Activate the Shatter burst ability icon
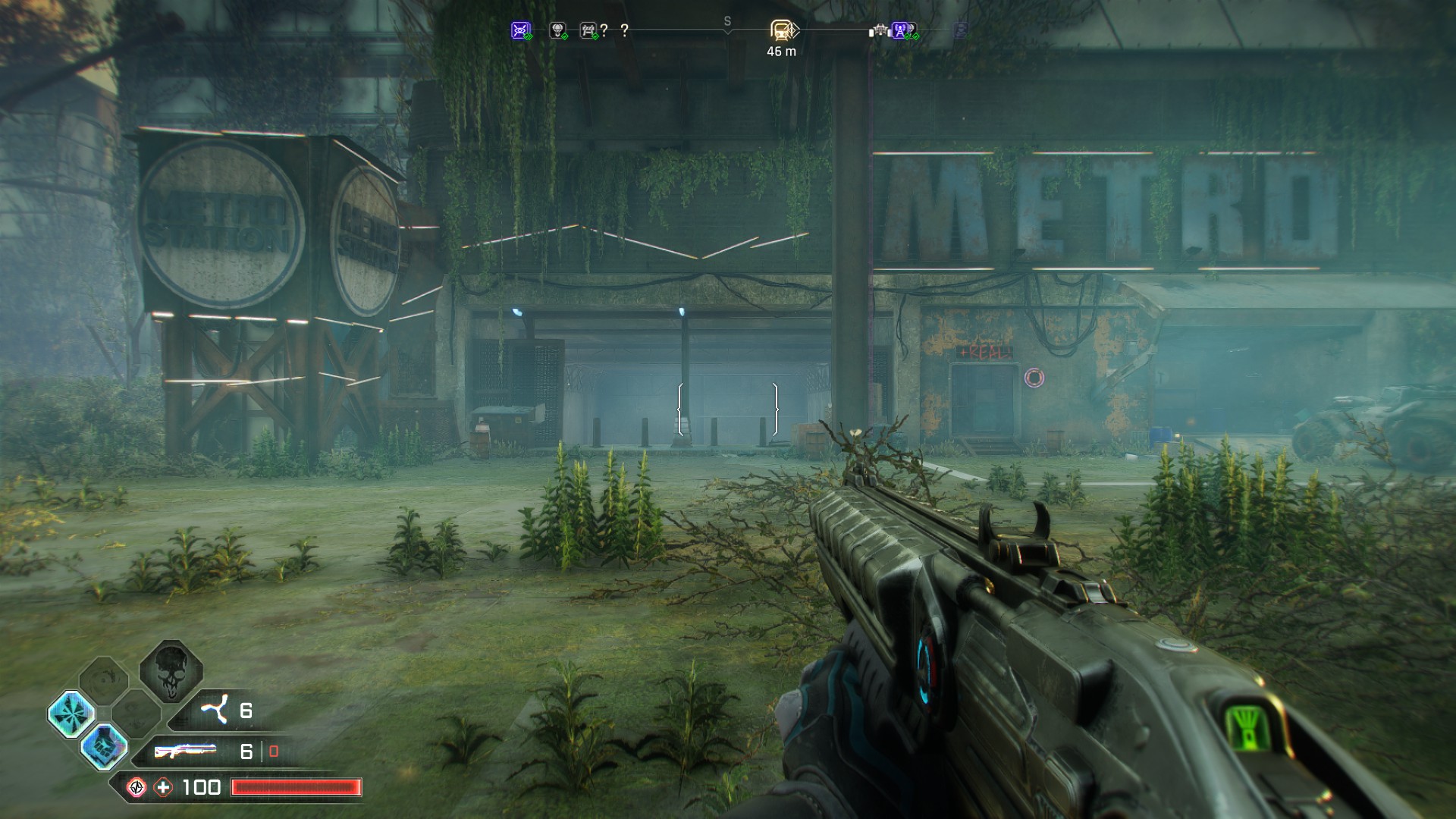 [x=71, y=714]
